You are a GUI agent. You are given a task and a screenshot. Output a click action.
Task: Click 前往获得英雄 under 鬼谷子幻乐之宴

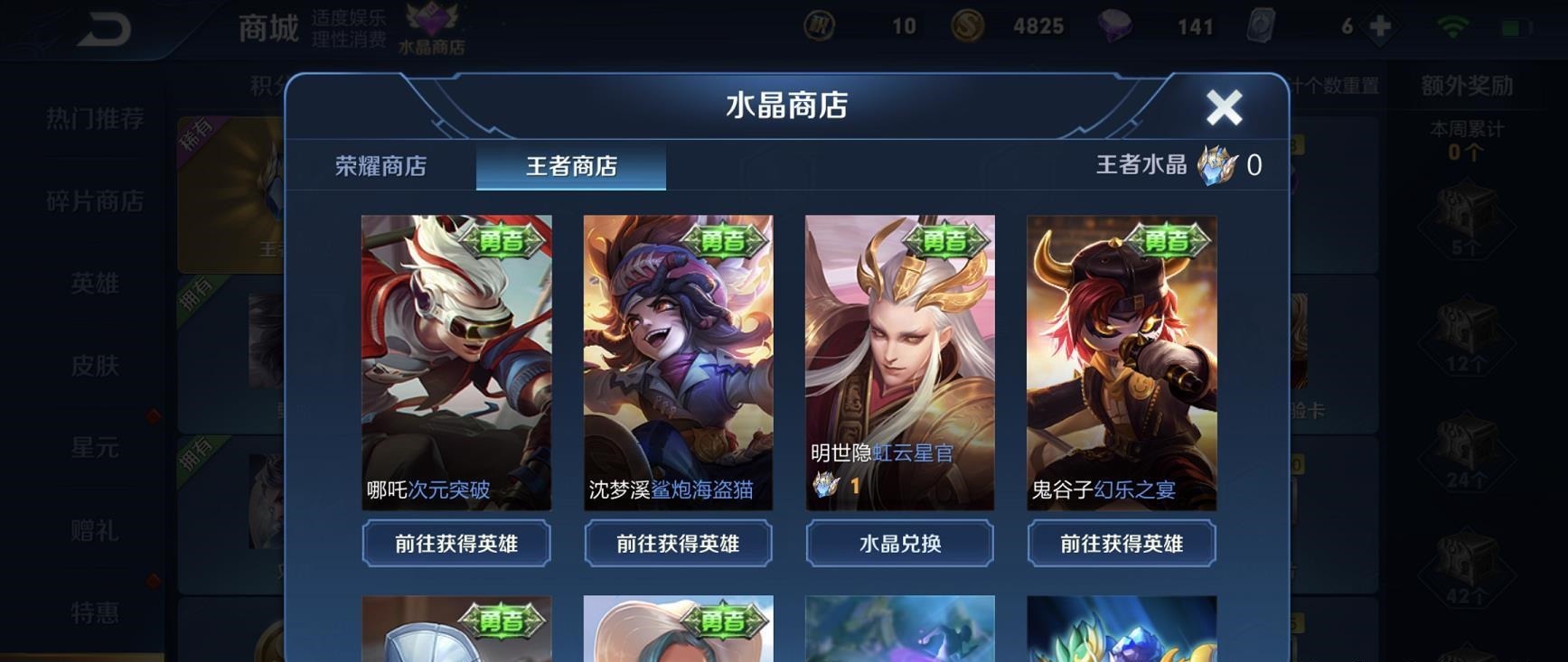pos(1121,544)
